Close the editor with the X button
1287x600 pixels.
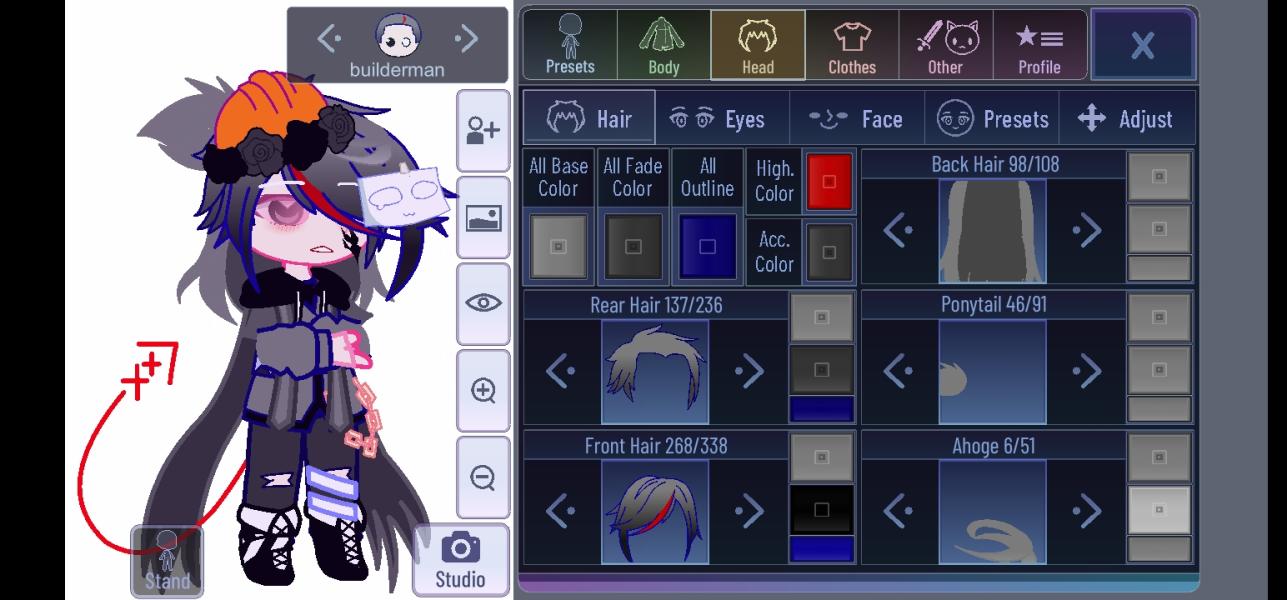click(x=1143, y=44)
